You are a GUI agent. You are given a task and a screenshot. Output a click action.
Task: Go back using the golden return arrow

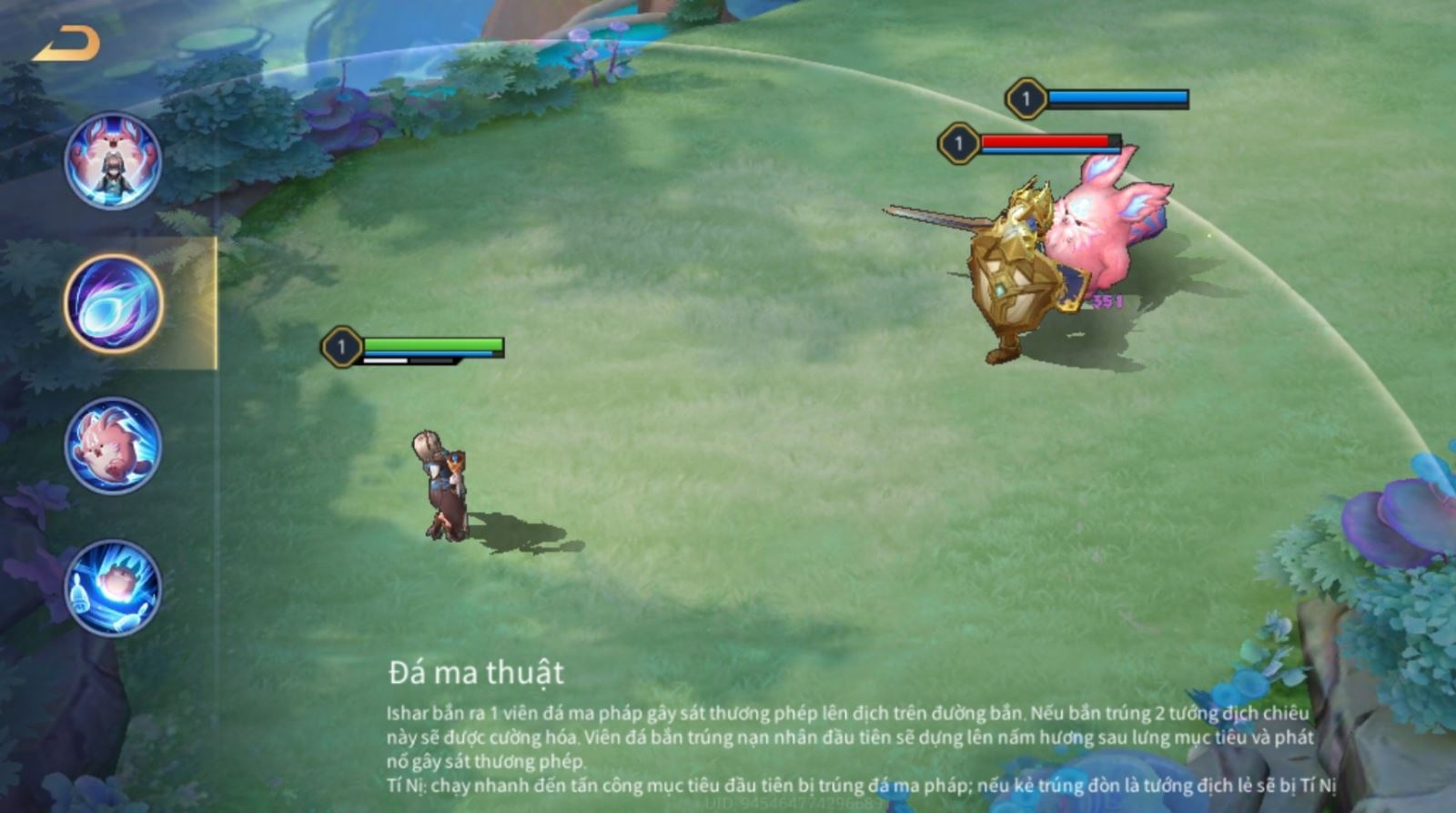pyautogui.click(x=66, y=44)
